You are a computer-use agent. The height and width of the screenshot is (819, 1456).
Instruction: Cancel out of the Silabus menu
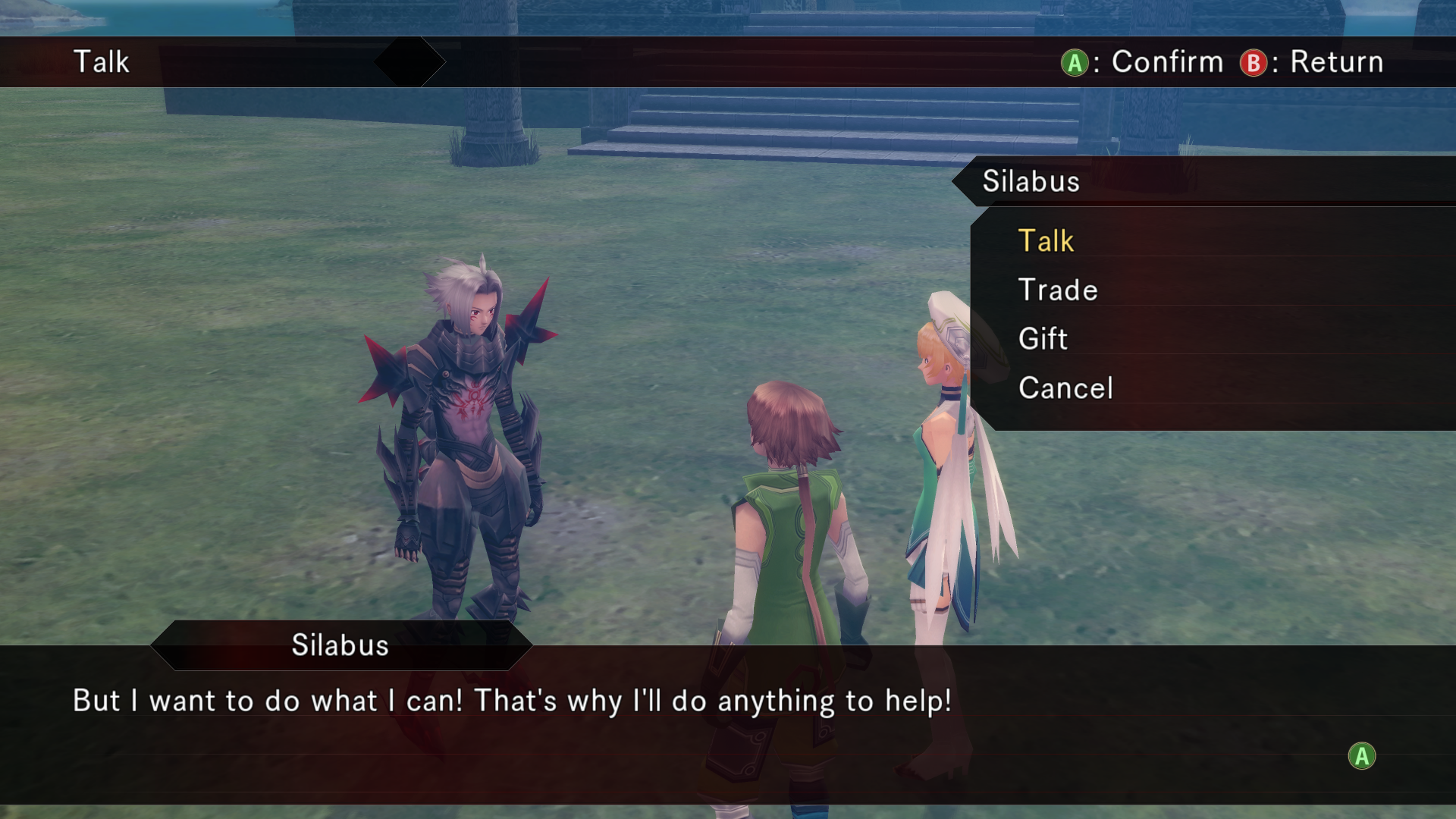[x=1065, y=388]
